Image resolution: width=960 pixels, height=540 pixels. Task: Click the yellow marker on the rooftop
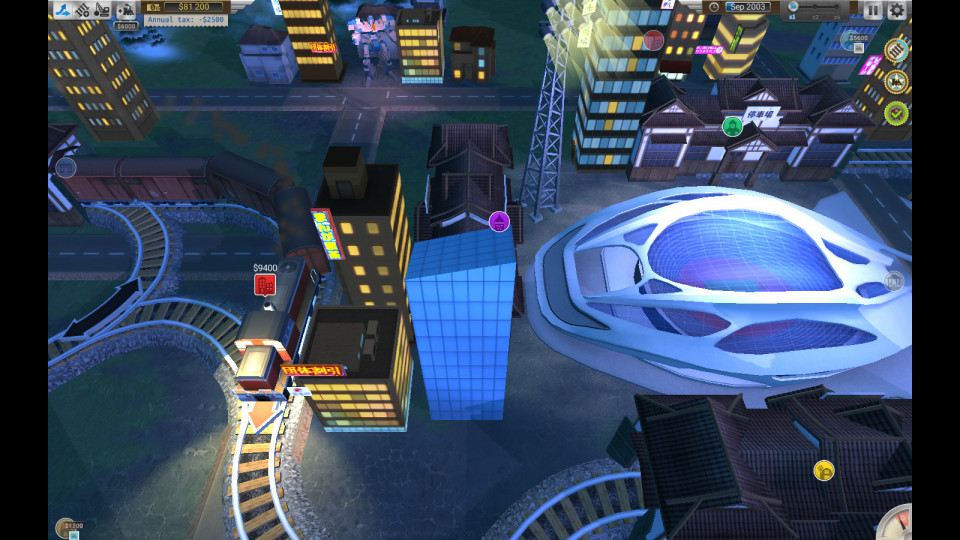tap(824, 470)
